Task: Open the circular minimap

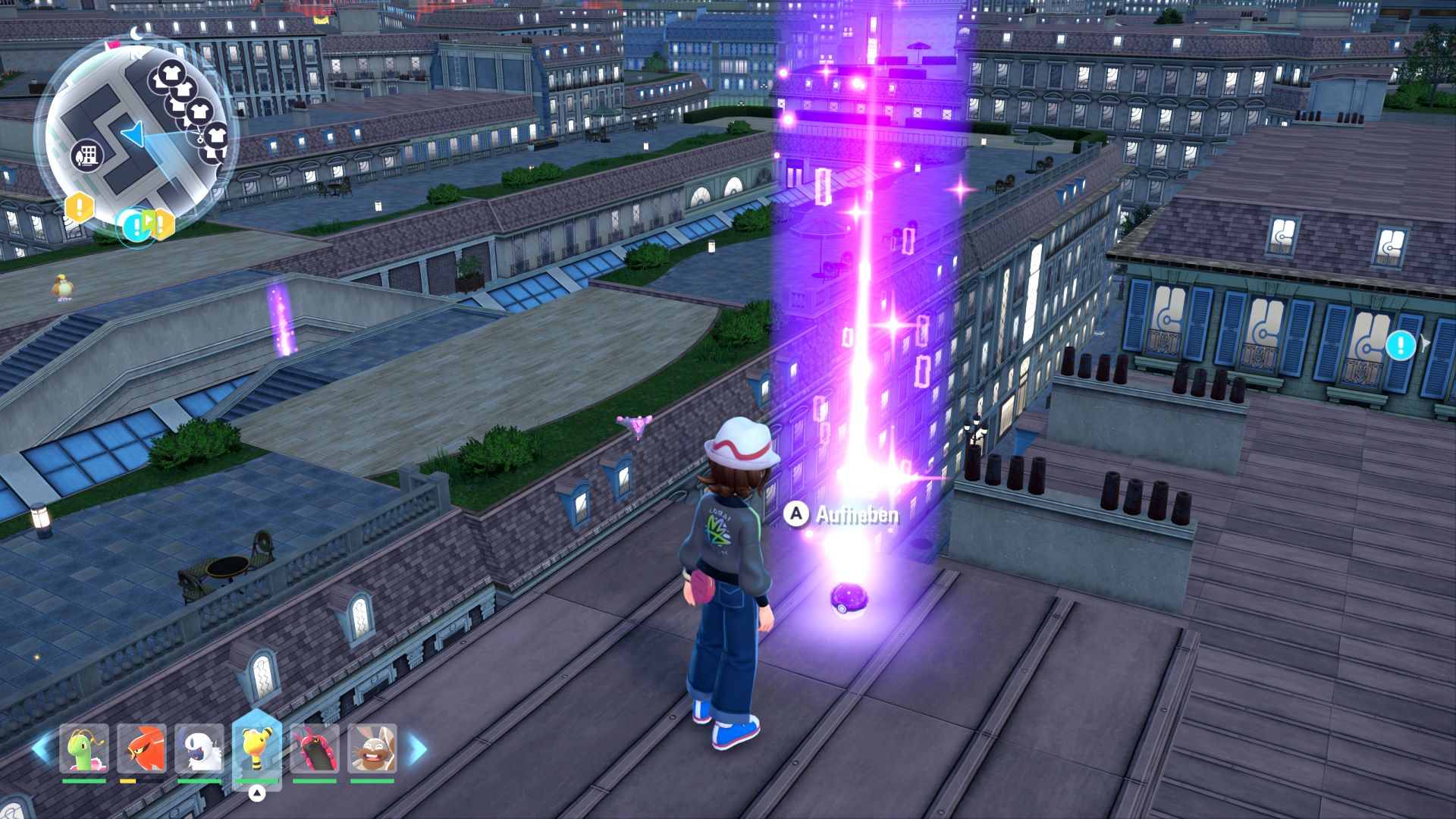Action: (x=135, y=136)
